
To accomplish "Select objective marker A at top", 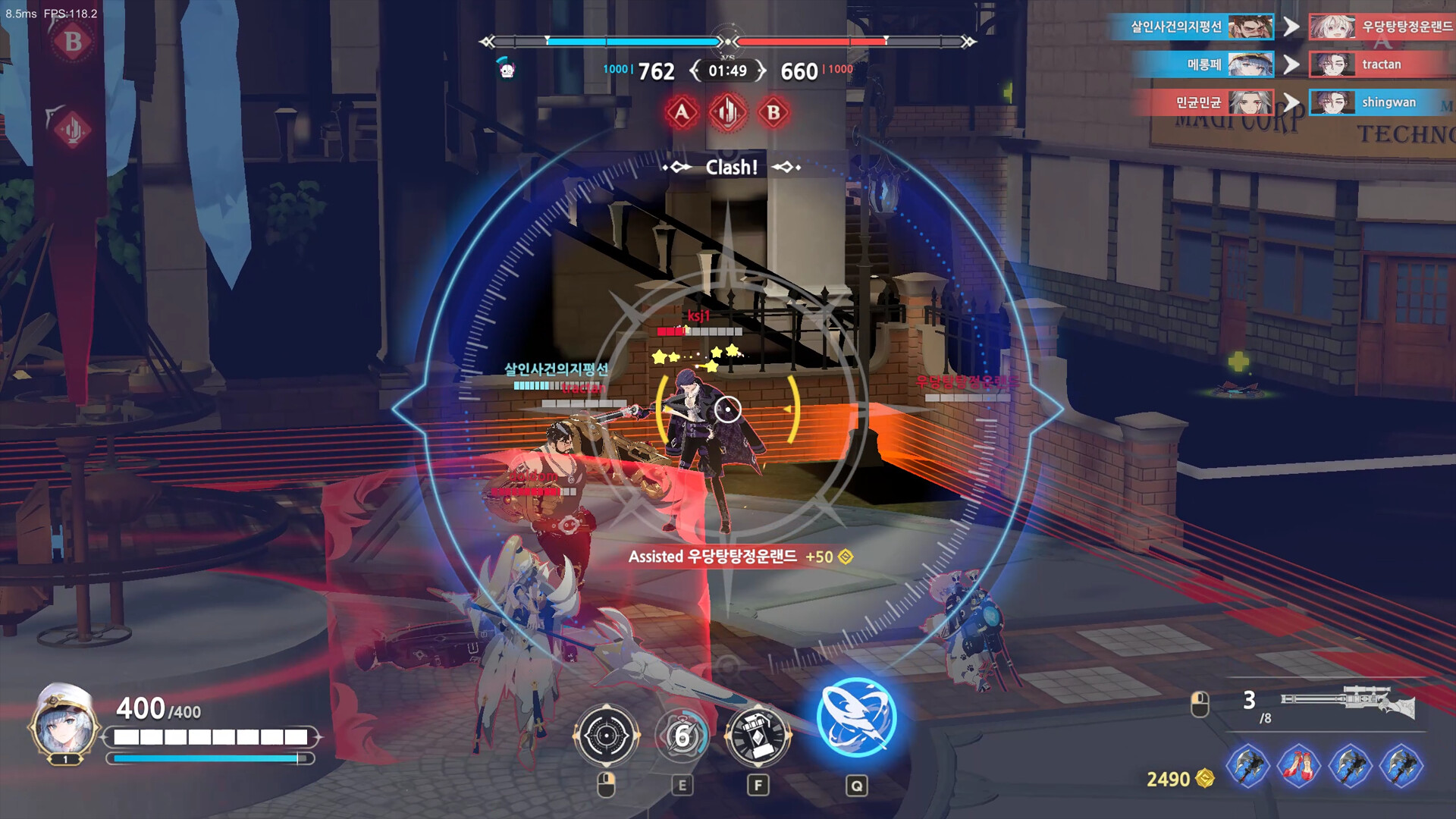I will pos(682,111).
